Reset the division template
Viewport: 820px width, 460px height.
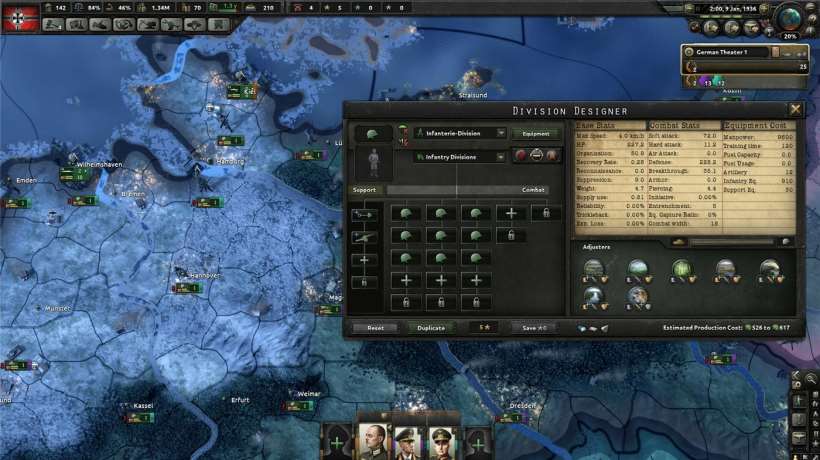click(x=375, y=327)
